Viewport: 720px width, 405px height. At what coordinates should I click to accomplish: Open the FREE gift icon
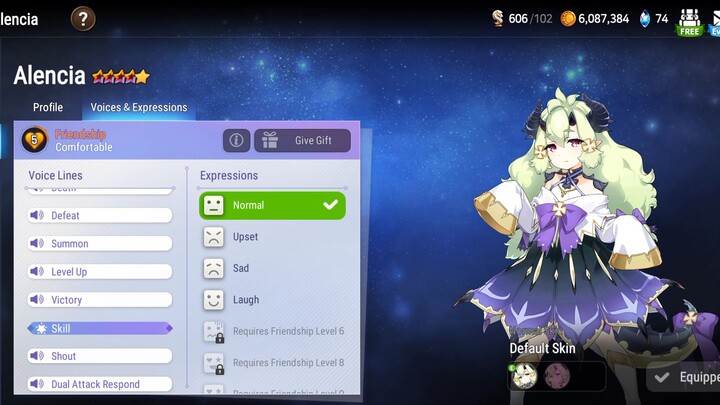coord(690,20)
